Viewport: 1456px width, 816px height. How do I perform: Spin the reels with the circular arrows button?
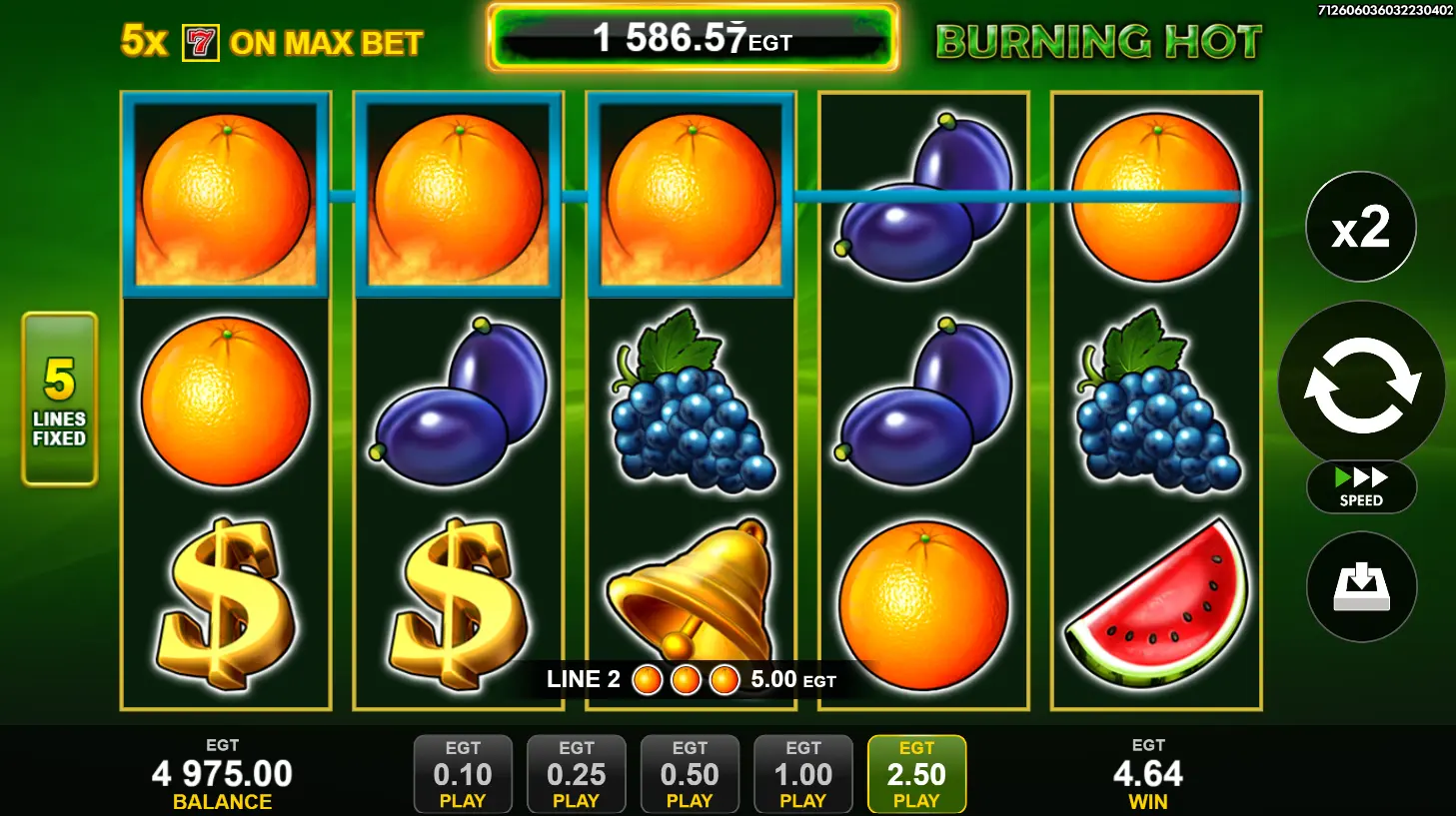pyautogui.click(x=1361, y=385)
